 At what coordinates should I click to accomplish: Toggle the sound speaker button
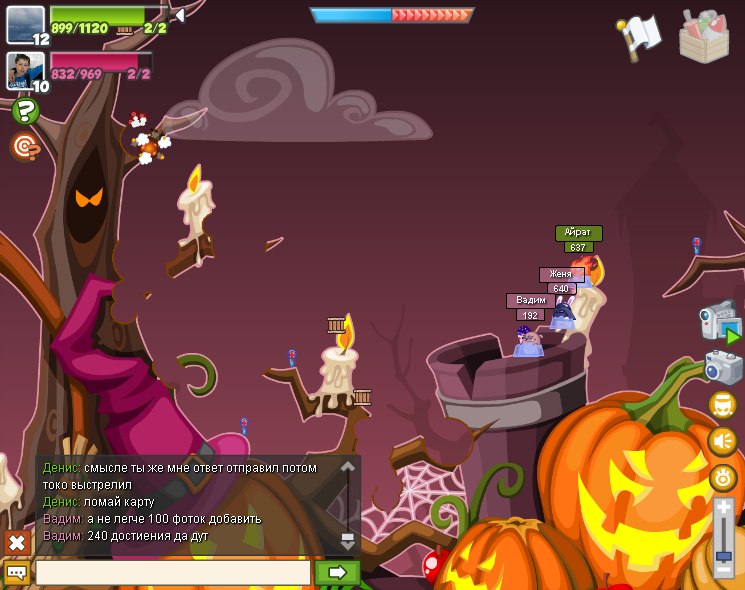[722, 440]
